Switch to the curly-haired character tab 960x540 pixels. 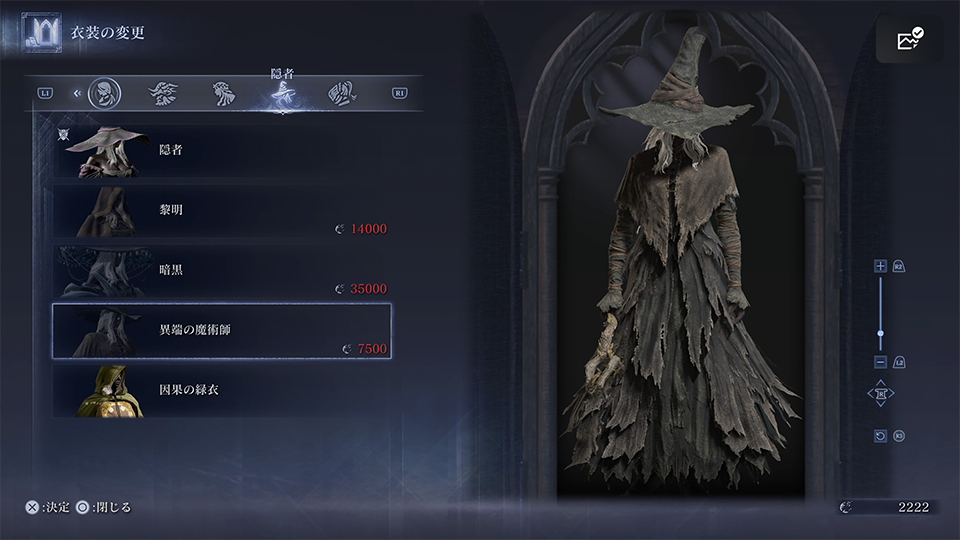click(222, 94)
